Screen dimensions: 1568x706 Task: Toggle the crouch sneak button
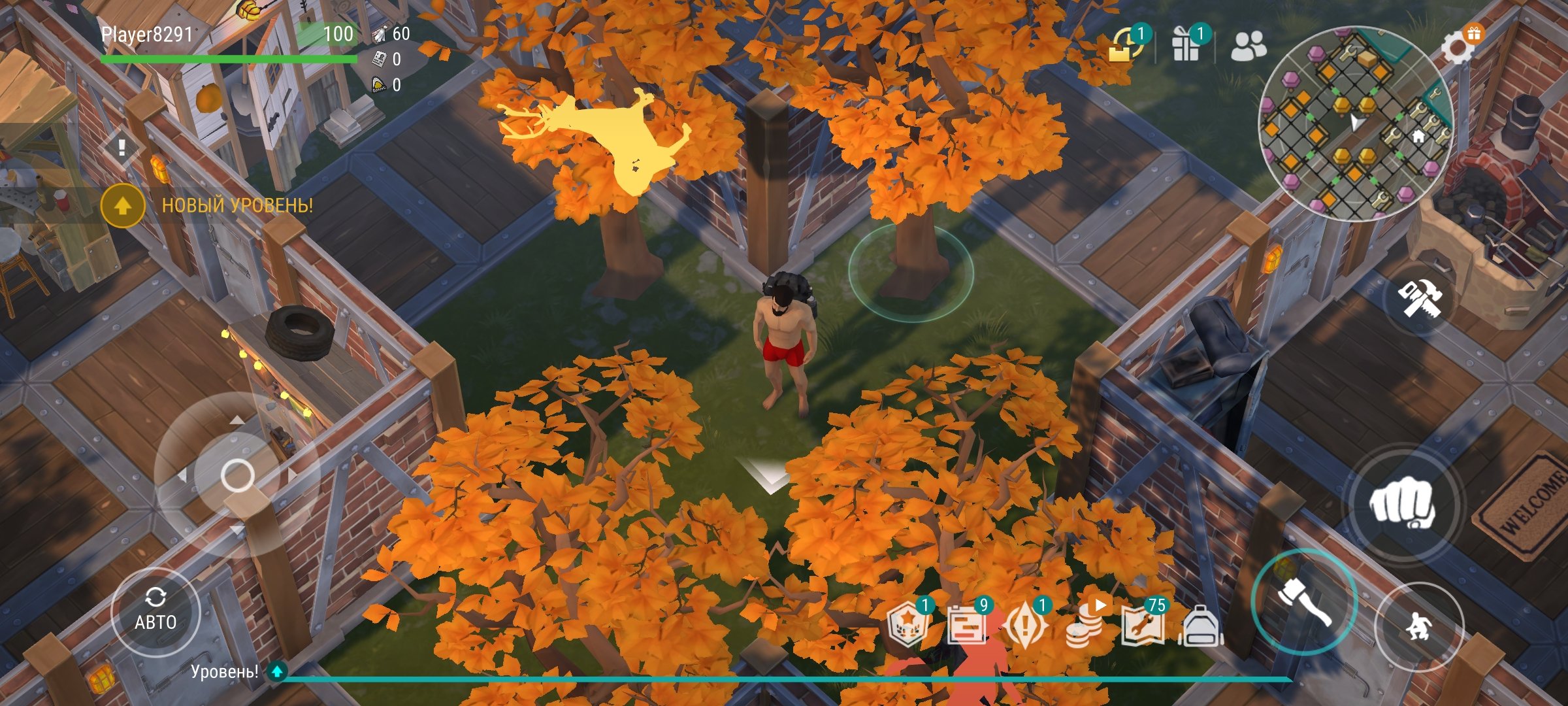1418,626
